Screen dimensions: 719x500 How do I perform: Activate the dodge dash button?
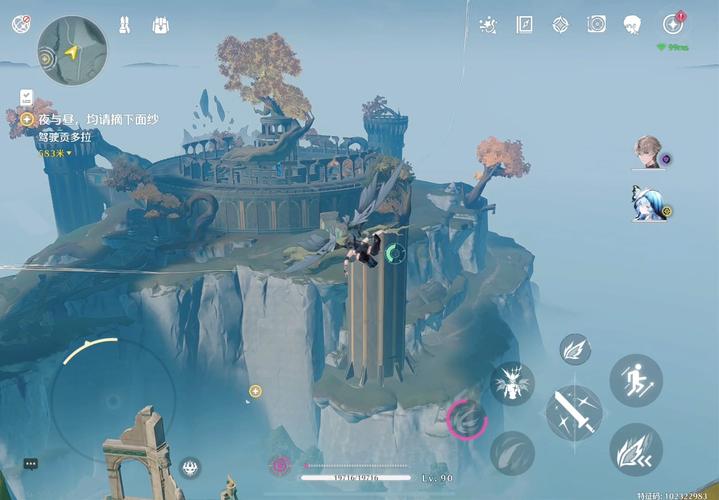[636, 449]
